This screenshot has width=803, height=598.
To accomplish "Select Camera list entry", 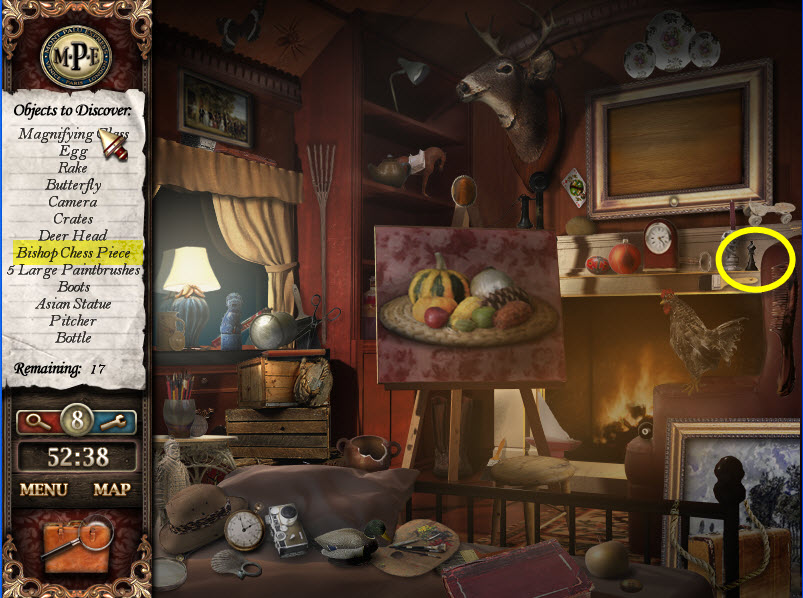I will [x=73, y=202].
